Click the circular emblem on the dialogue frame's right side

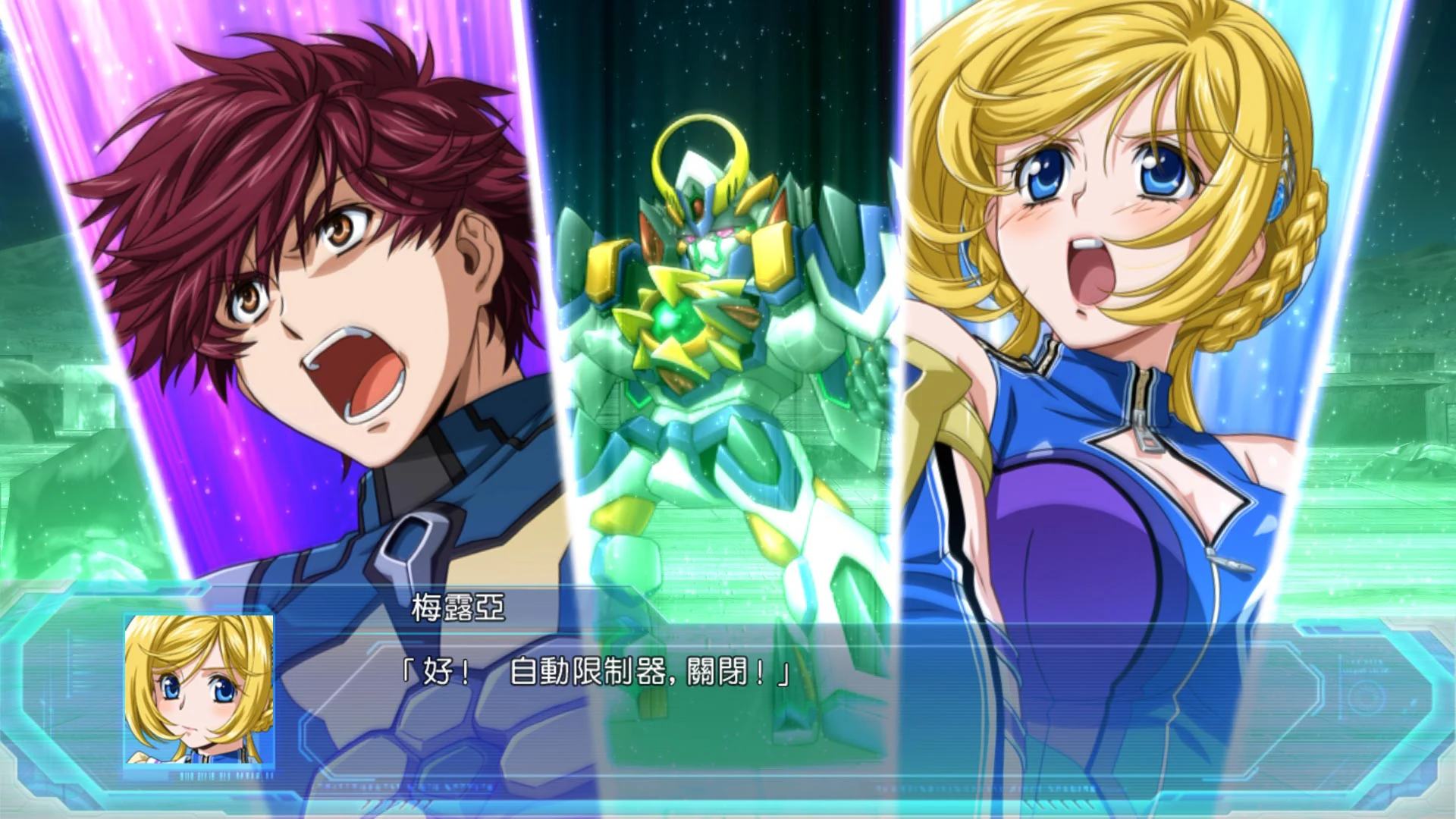(x=1364, y=695)
